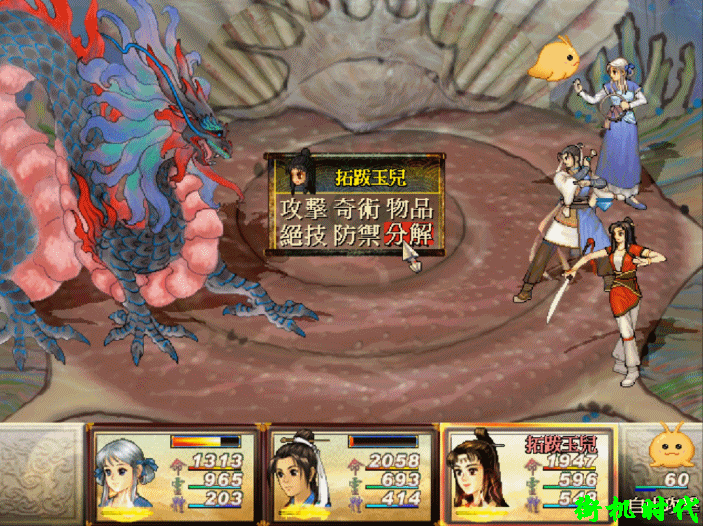Select the 防禦 defend command
The image size is (703, 526).
(x=357, y=237)
